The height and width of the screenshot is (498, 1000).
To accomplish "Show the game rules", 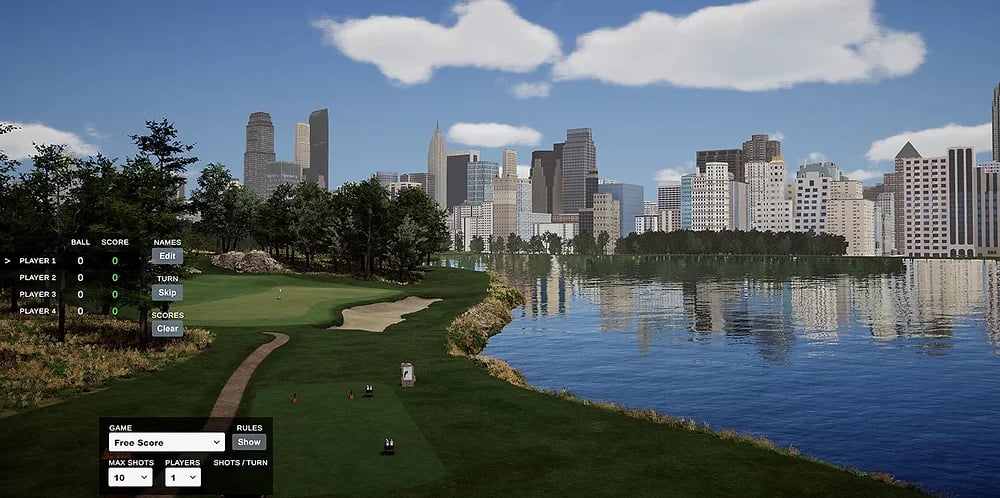I will 249,442.
